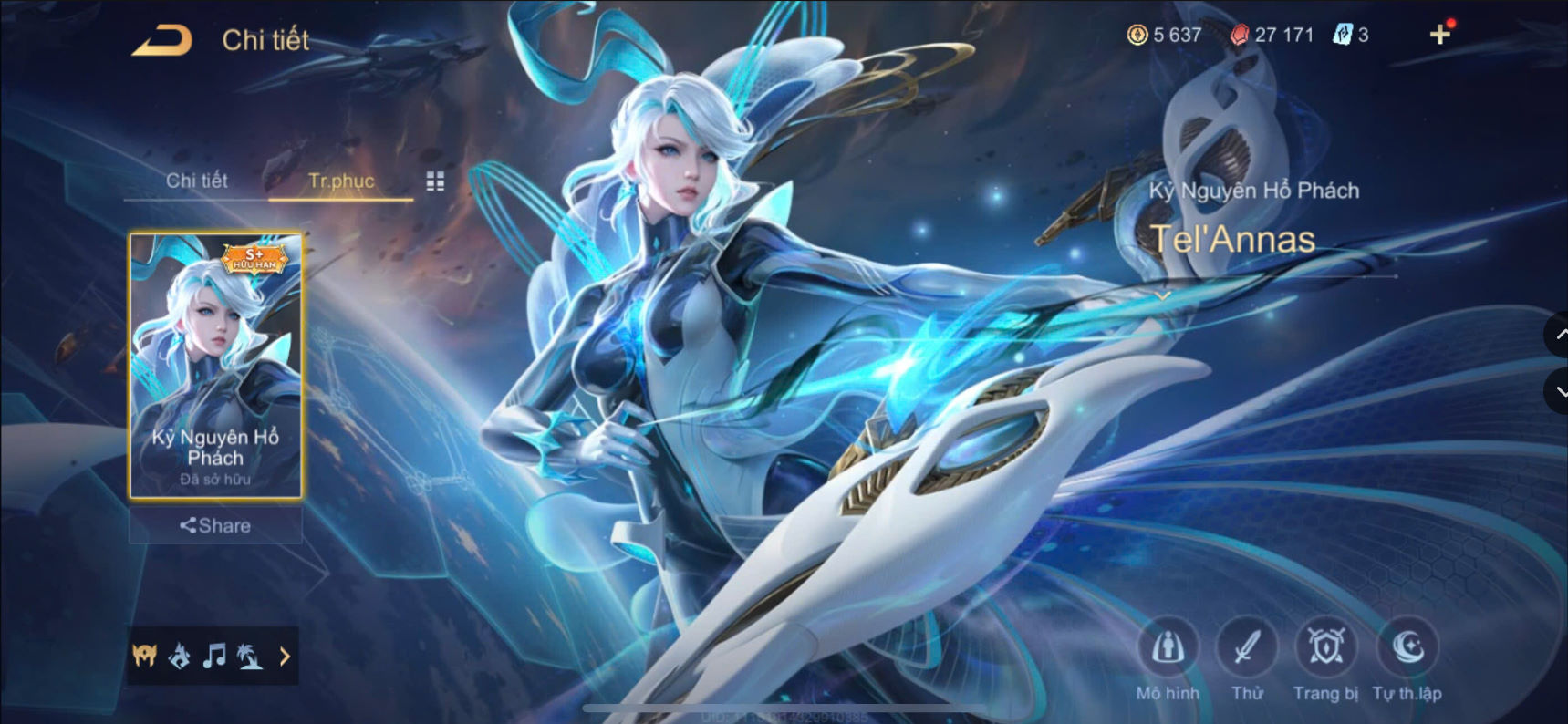Switch to the Chi tiết tab
1568x724 pixels.
pos(197,181)
